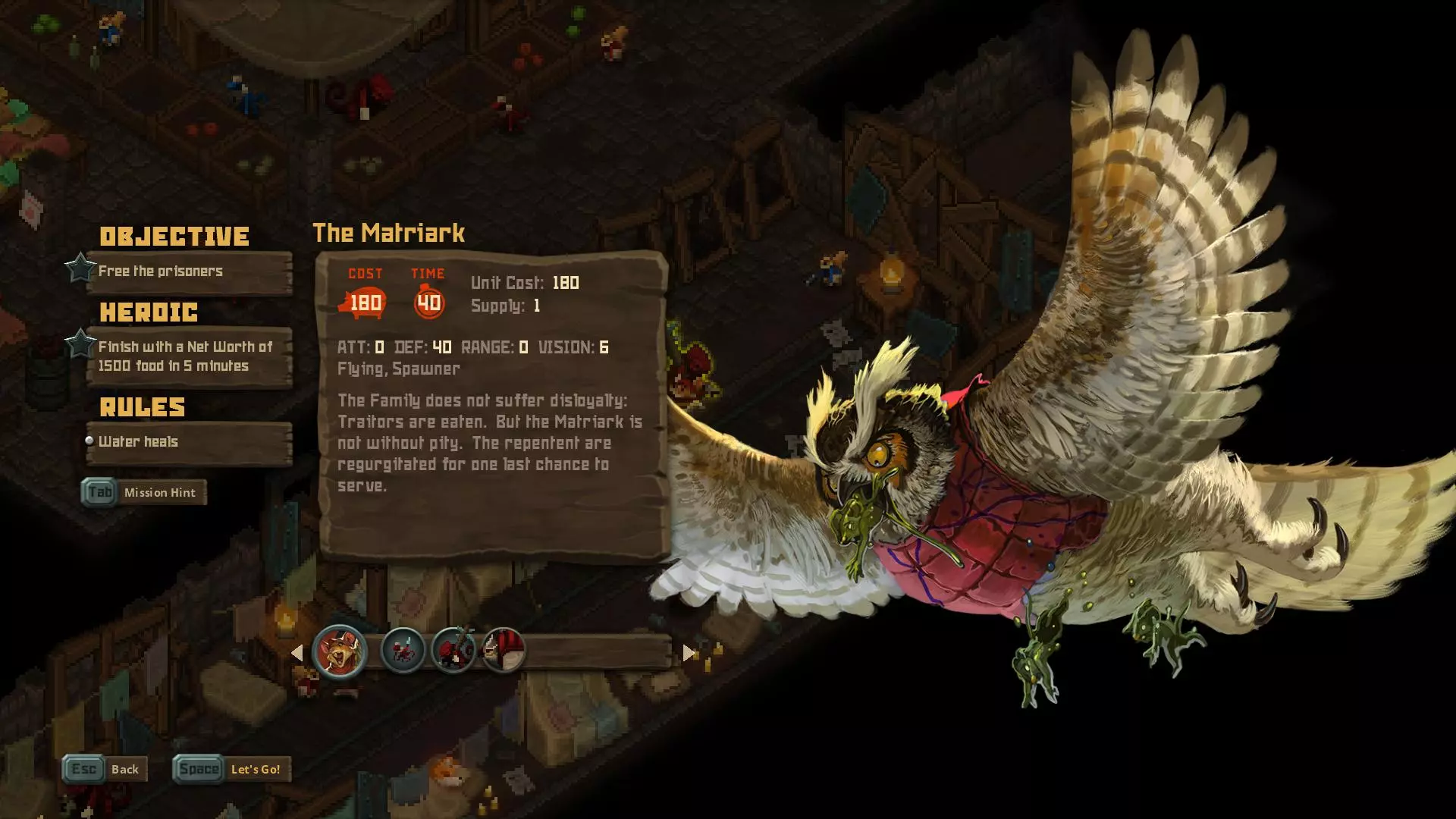Click the Free the prisoners objective
Screen dimensions: 1456x819
pos(188,271)
